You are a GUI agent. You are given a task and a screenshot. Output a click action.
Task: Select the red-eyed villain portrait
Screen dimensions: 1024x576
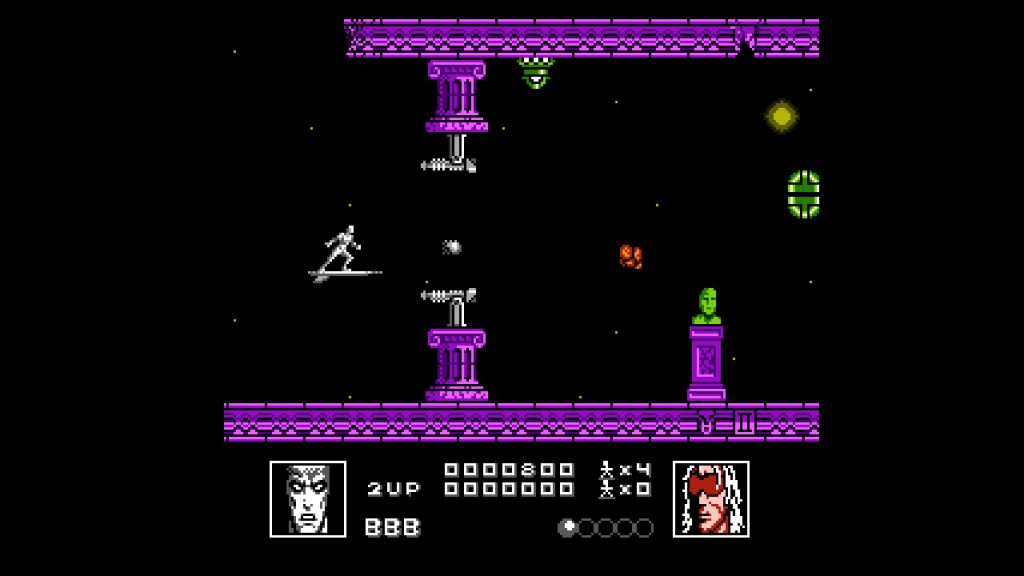coord(711,498)
